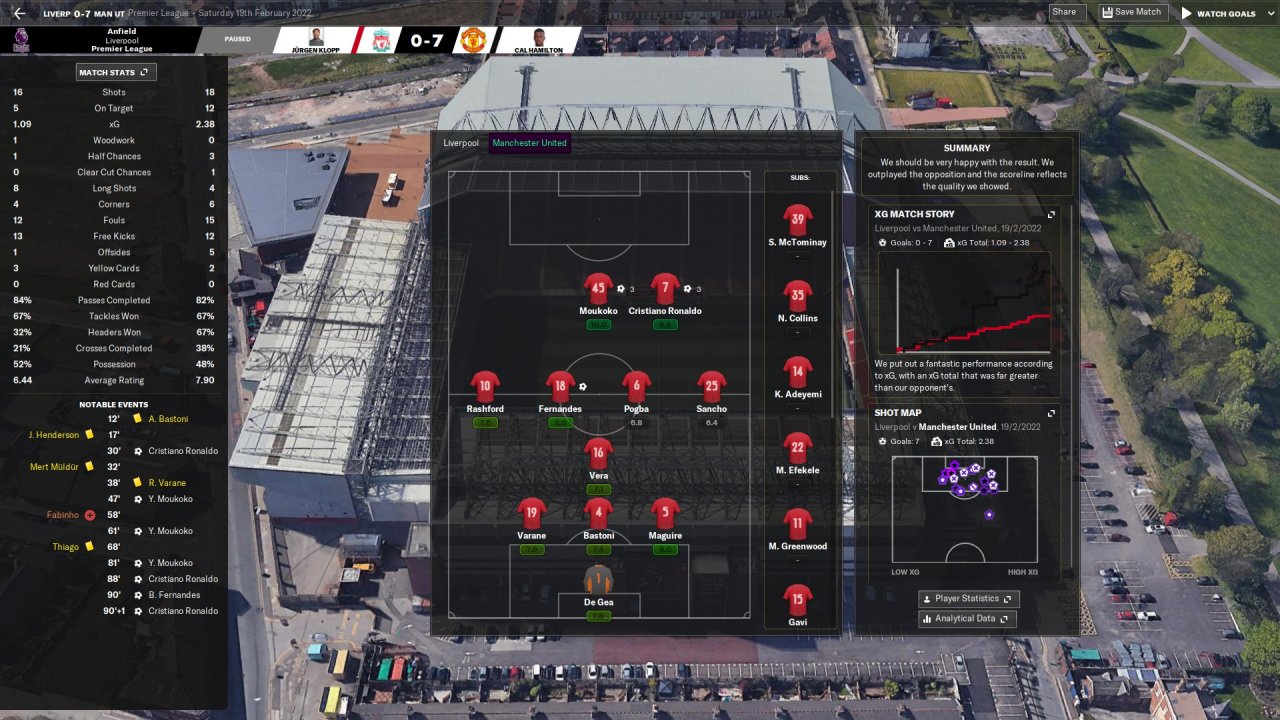Expand the Shot Map panel
The image size is (1280, 720).
[x=1051, y=413]
